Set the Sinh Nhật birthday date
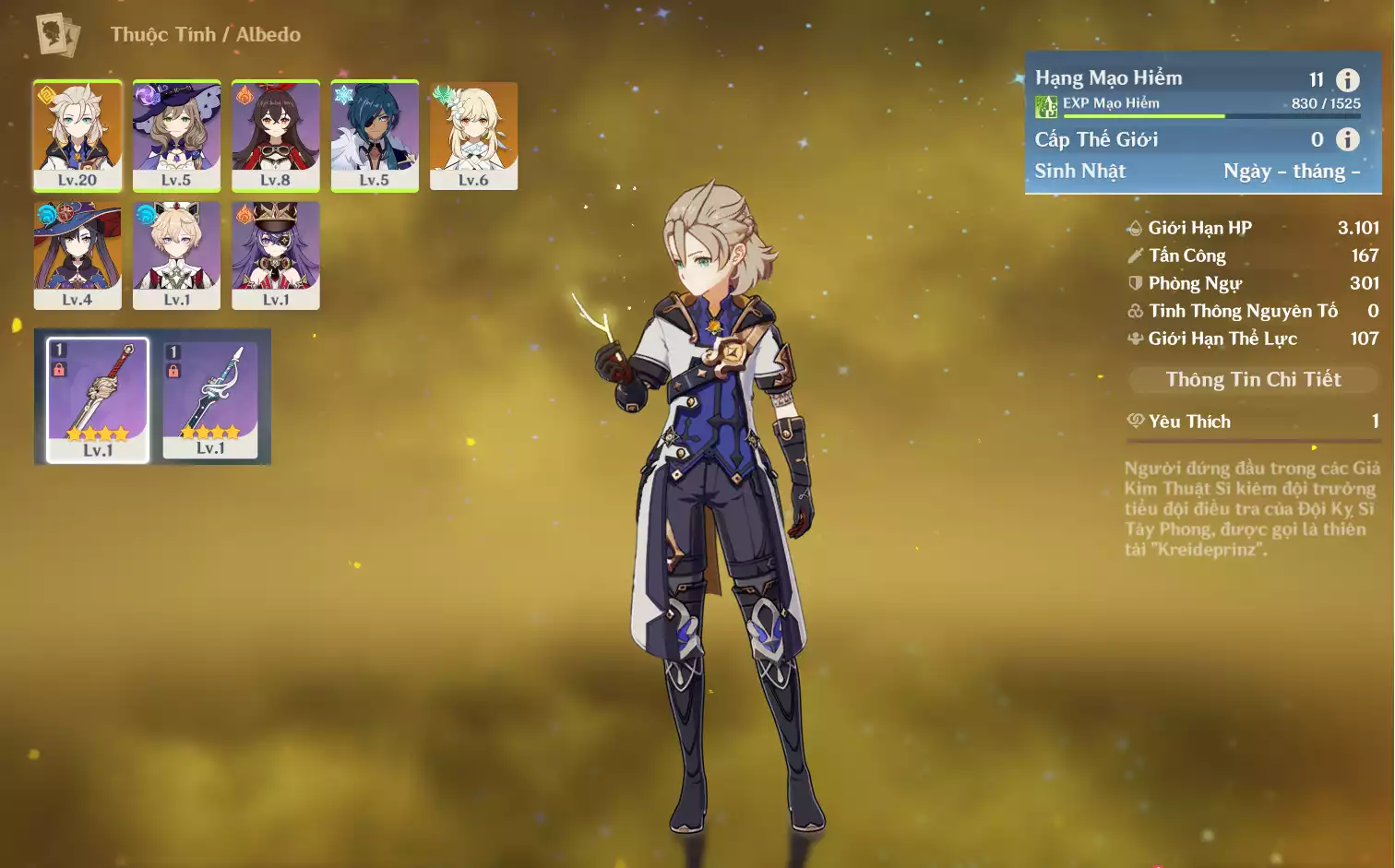 pos(1291,172)
